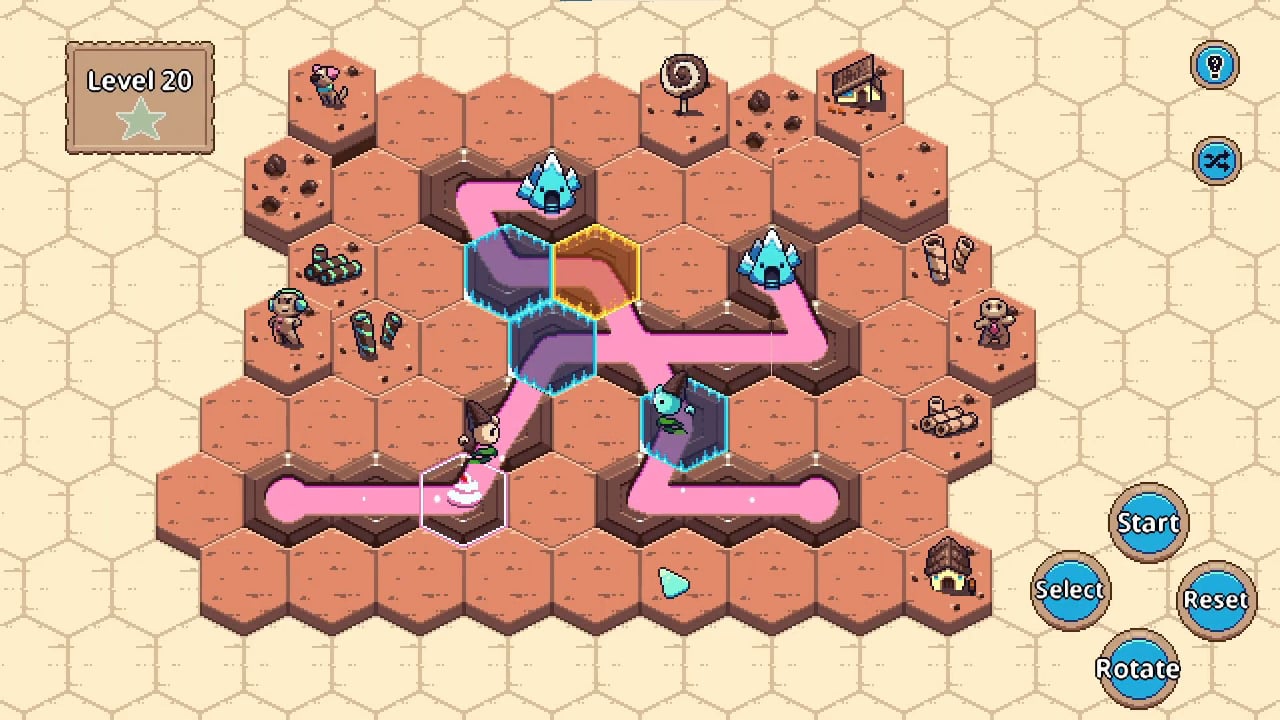Click the Level 20 star plaque
1280x720 pixels.
pos(139,98)
